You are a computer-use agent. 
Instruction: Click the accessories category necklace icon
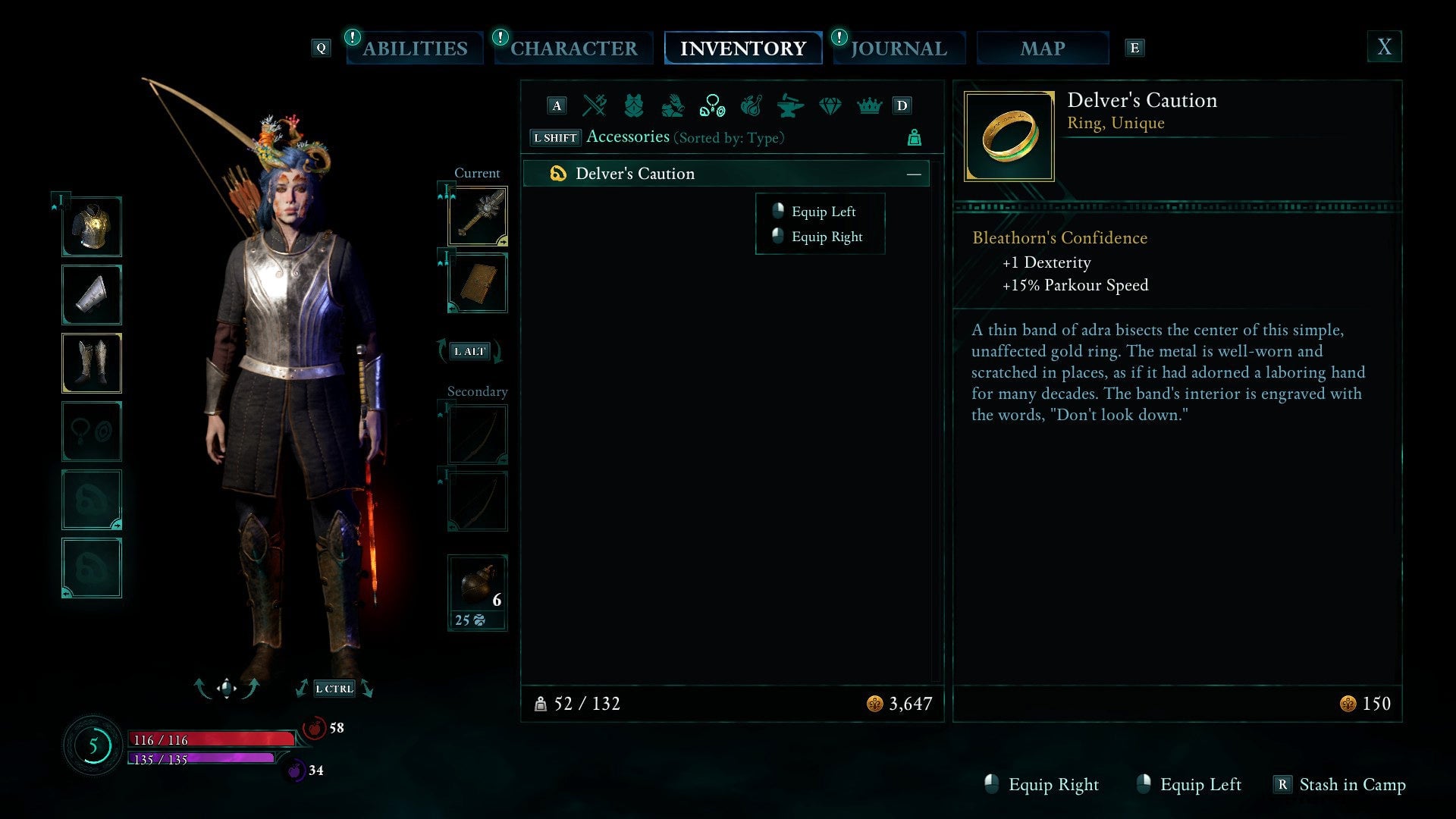pyautogui.click(x=712, y=106)
